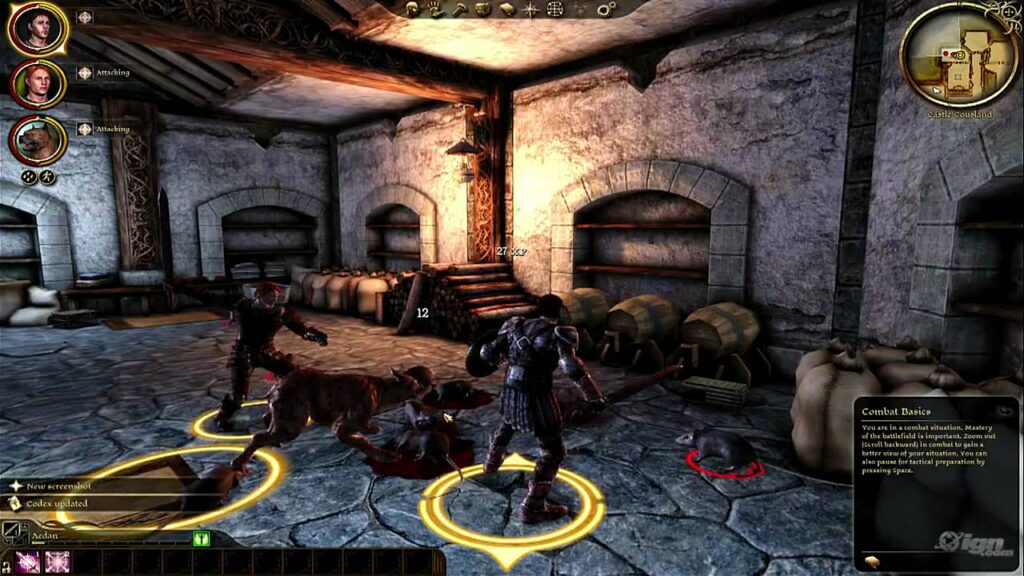Select the mabari dog portrait

coord(37,139)
